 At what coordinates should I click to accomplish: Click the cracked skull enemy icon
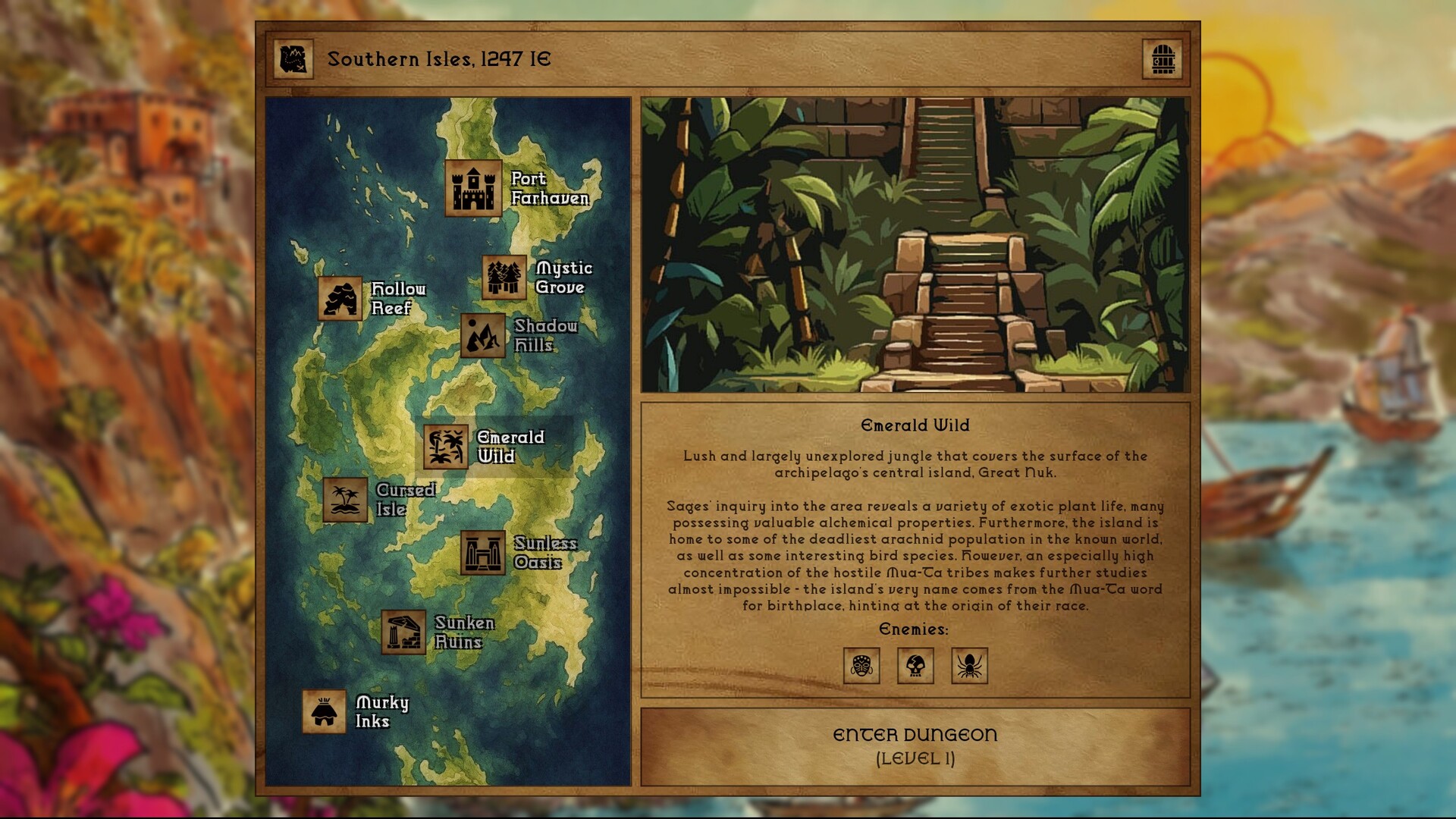coord(915,667)
